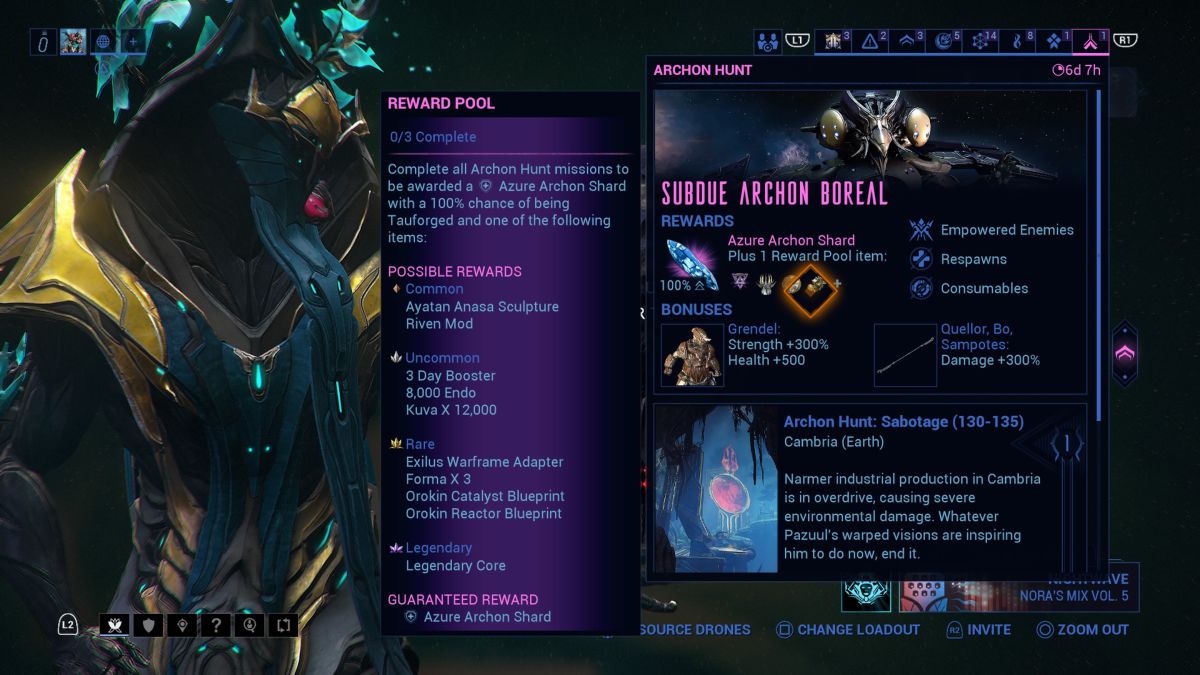Click the Quellor weapon bonus thumbnail
1200x675 pixels.
pos(905,355)
